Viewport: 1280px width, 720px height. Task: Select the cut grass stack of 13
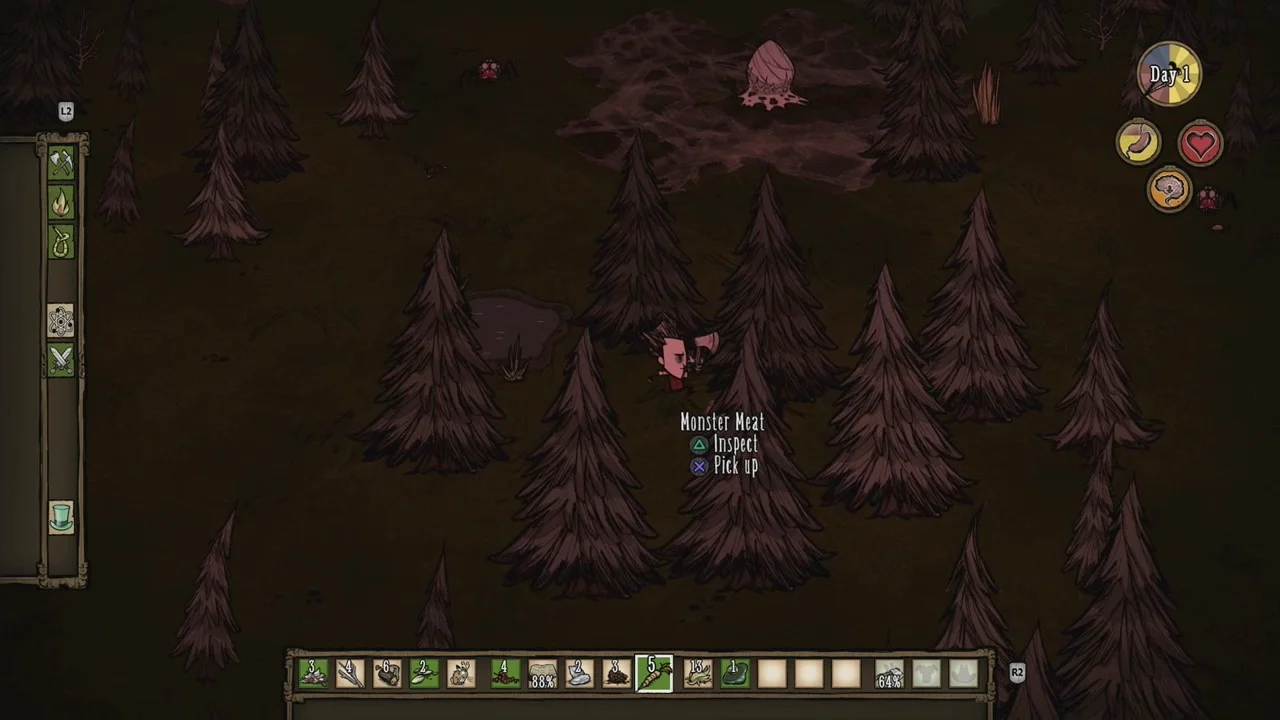(696, 674)
